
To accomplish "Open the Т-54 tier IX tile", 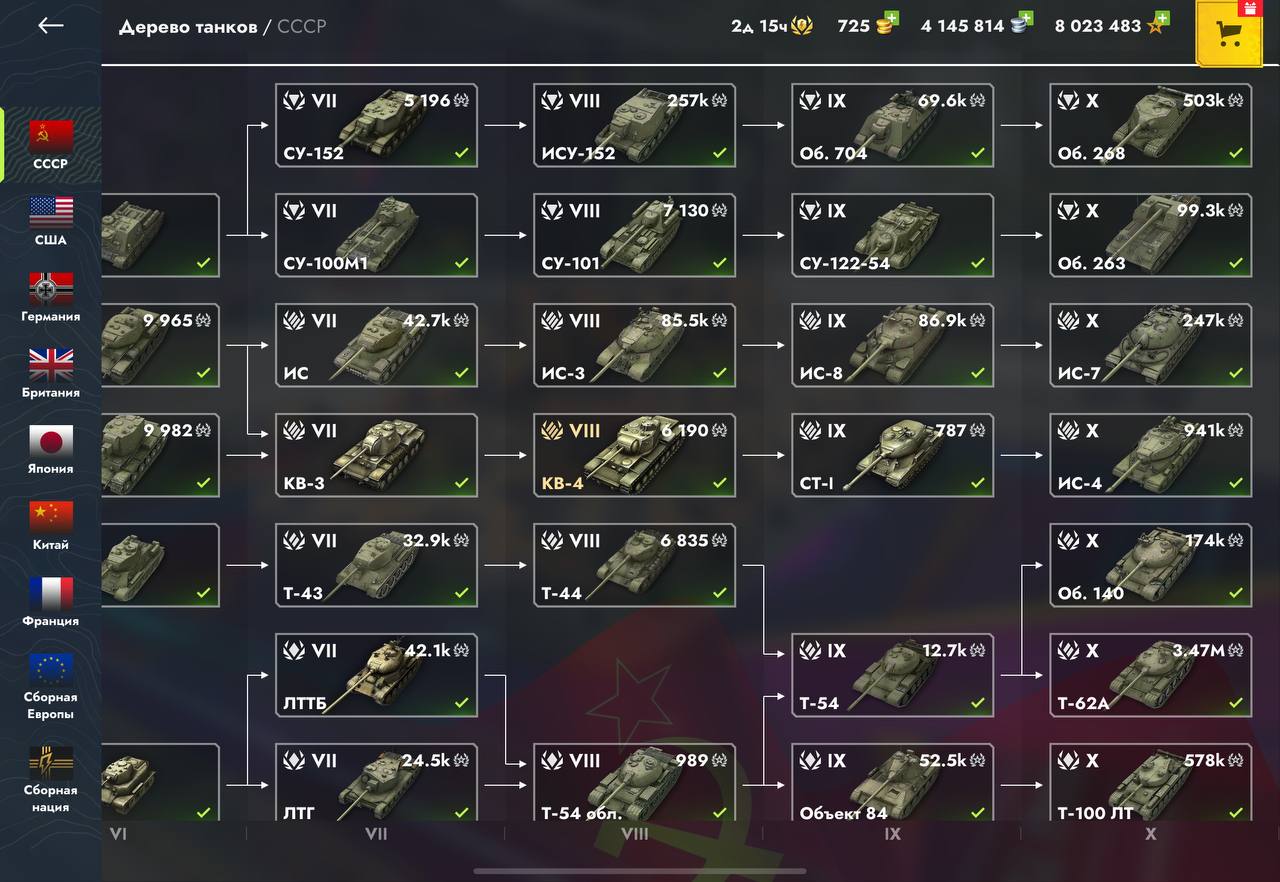I will pyautogui.click(x=892, y=675).
